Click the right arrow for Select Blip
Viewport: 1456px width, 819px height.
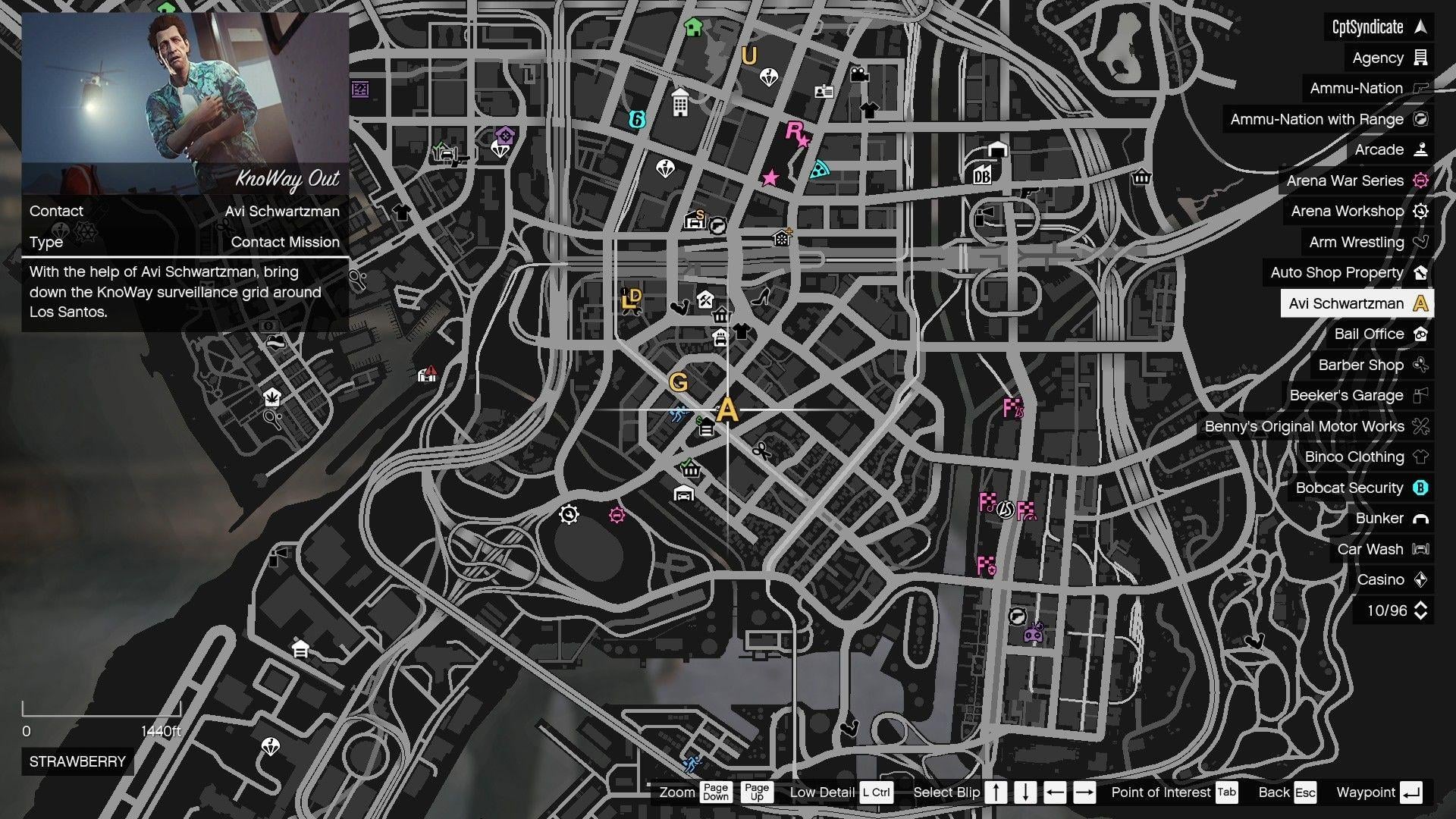(x=1083, y=792)
